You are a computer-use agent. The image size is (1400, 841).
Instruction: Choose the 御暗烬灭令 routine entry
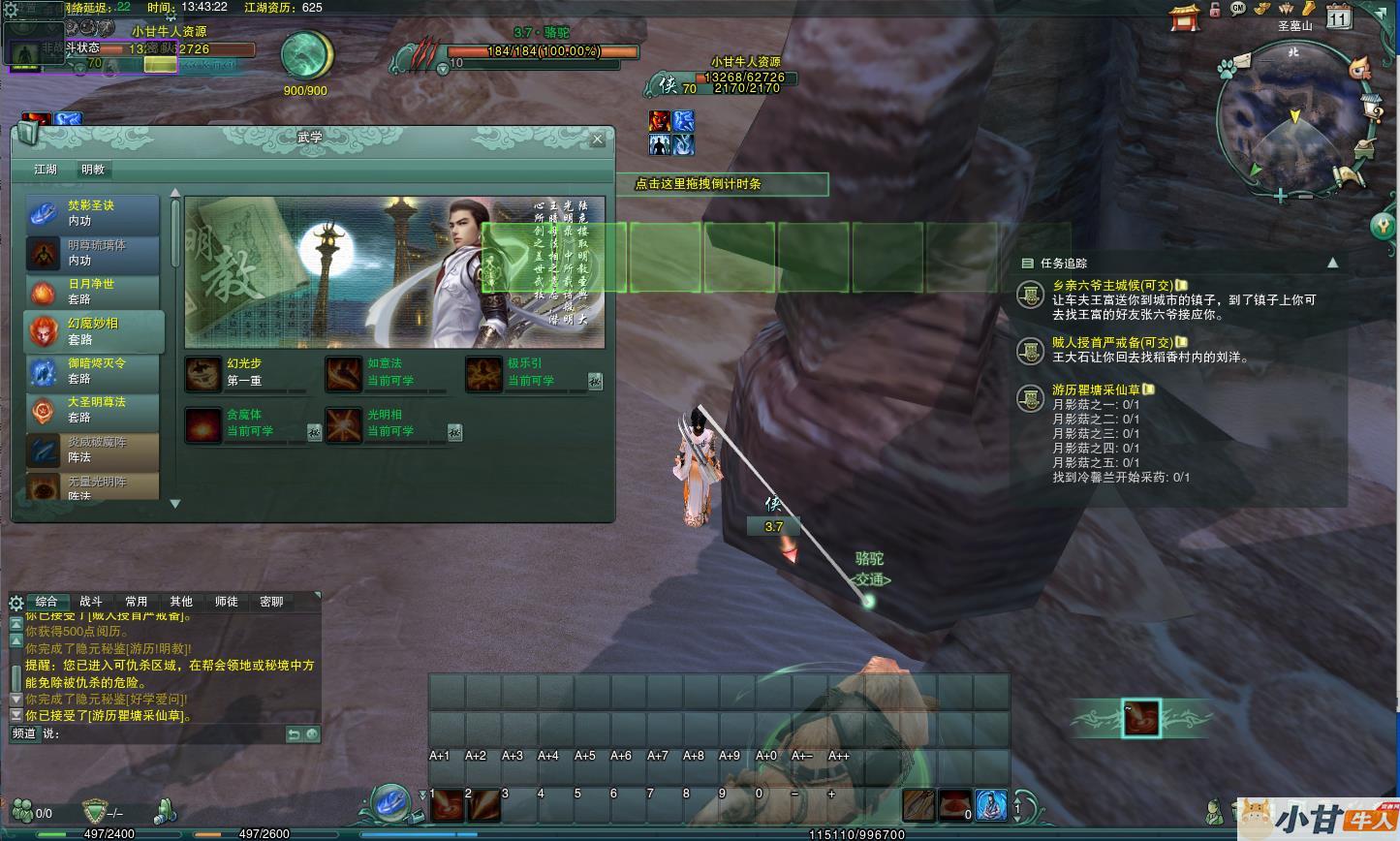[x=92, y=370]
